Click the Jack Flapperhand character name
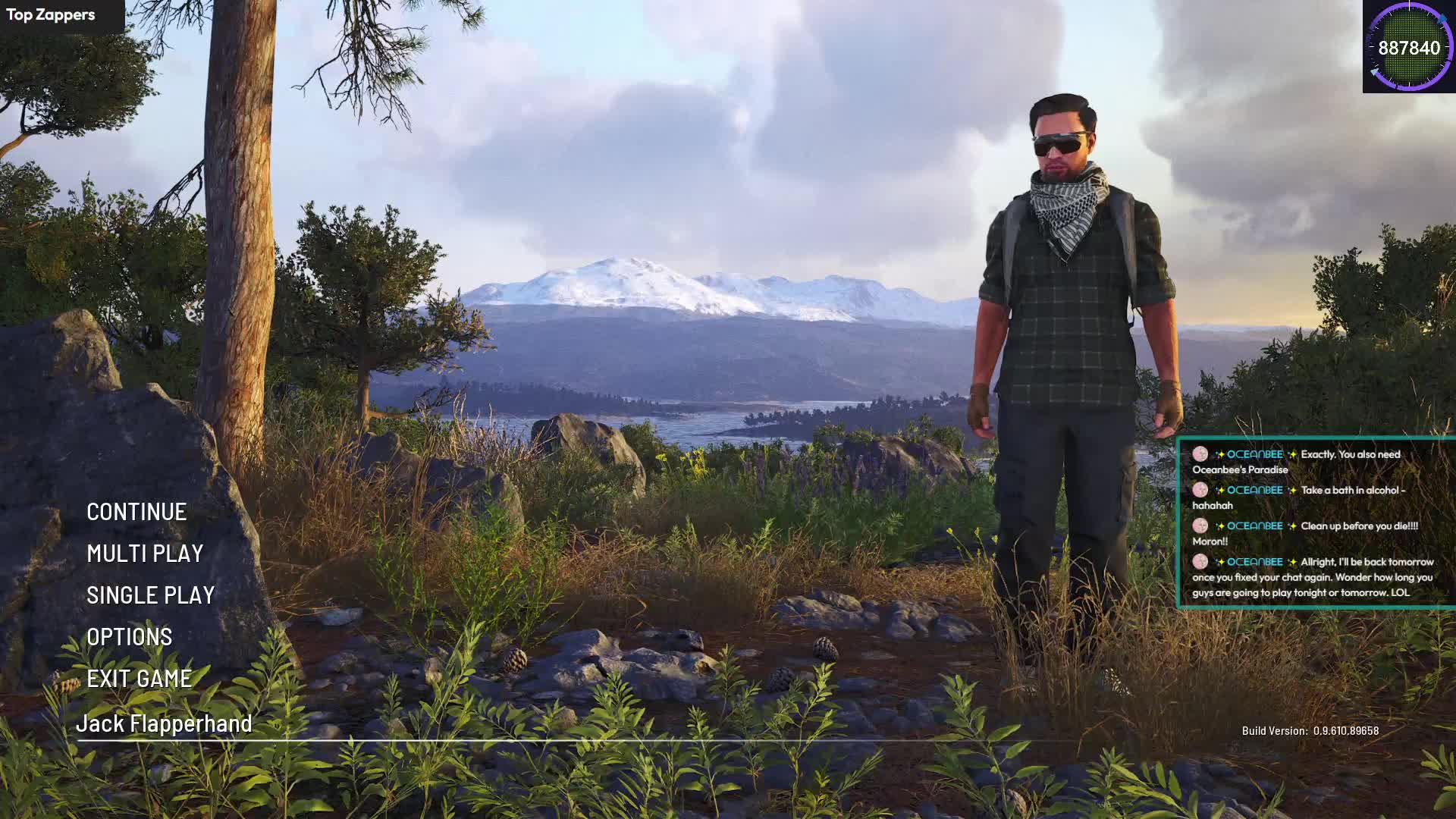The height and width of the screenshot is (819, 1456). coord(164,724)
